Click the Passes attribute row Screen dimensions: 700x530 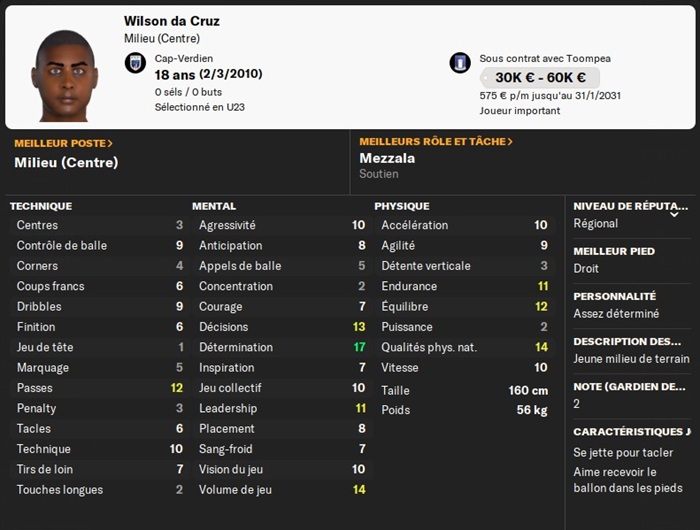99,388
